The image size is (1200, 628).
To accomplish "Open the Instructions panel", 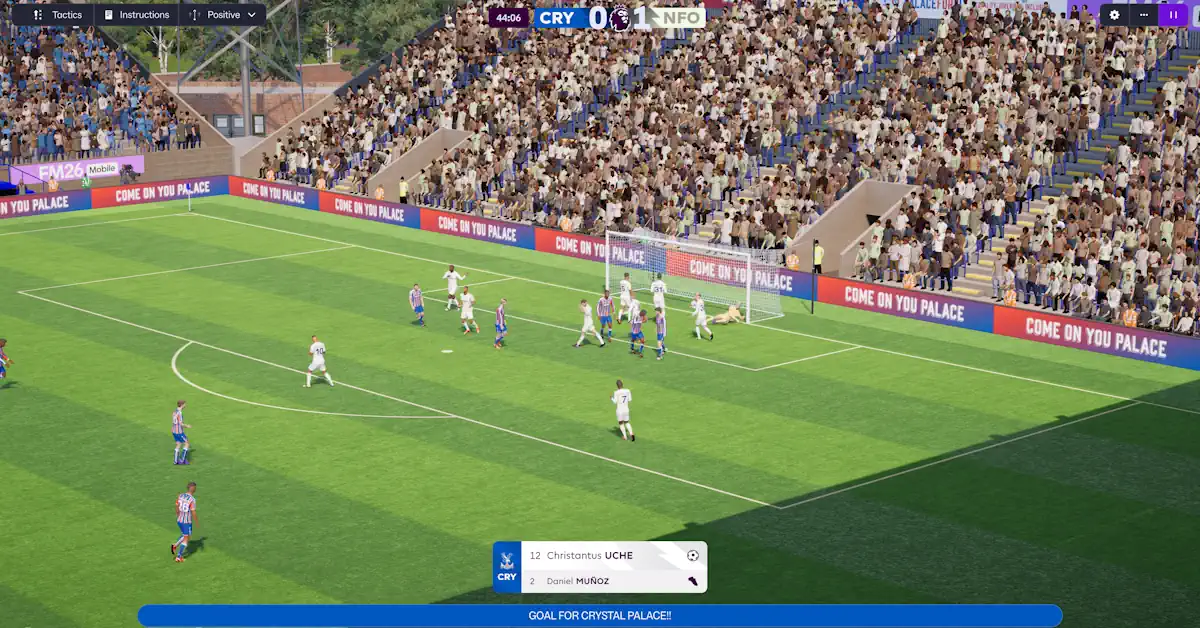I will point(137,15).
